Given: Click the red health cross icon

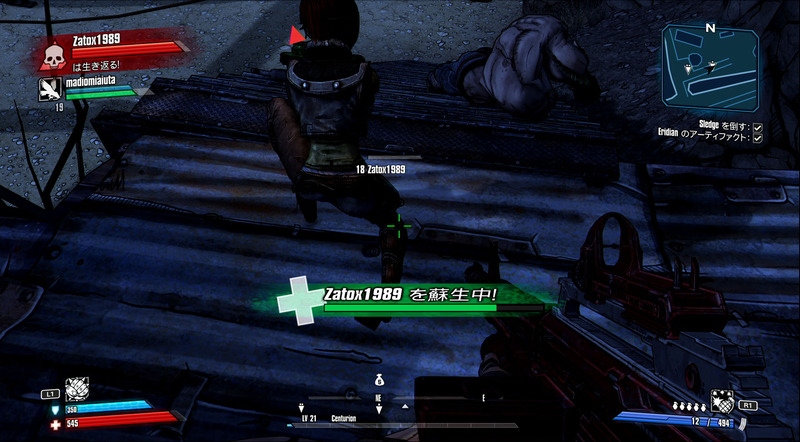Looking at the screenshot, I should (56, 423).
